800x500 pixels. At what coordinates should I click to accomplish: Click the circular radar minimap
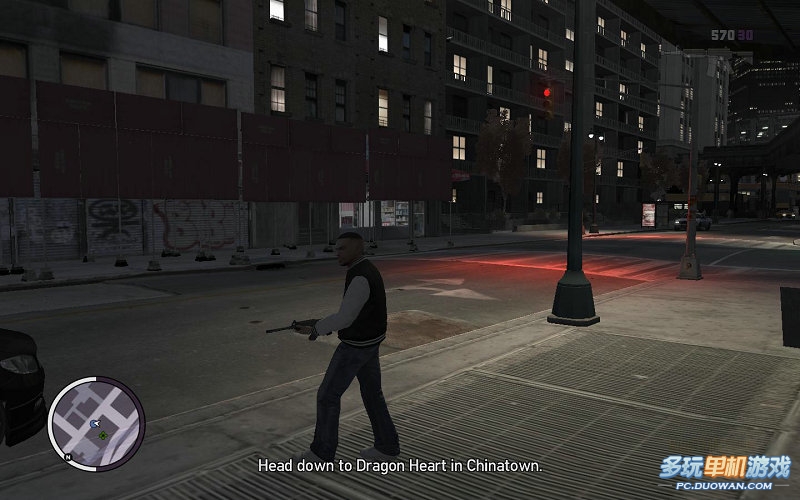(96, 423)
